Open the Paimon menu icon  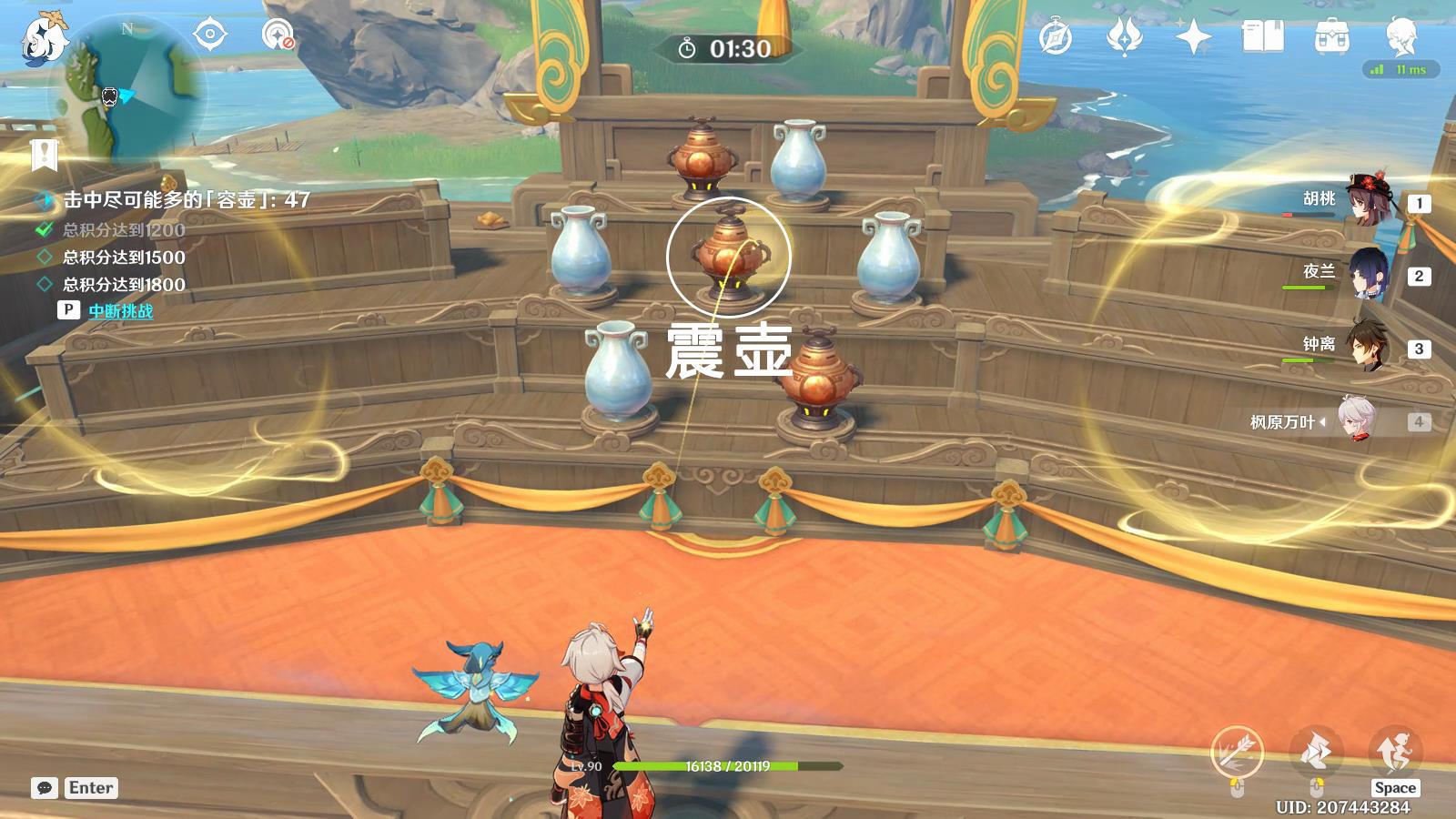41,36
